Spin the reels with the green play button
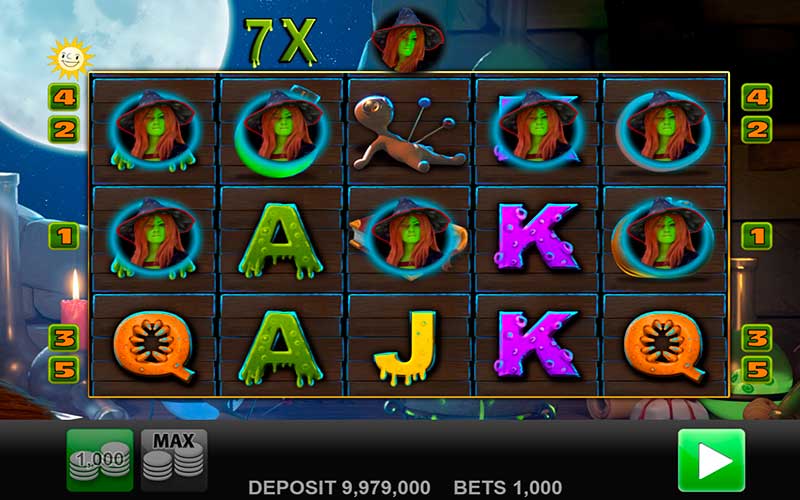This screenshot has height=500, width=800. tap(711, 460)
